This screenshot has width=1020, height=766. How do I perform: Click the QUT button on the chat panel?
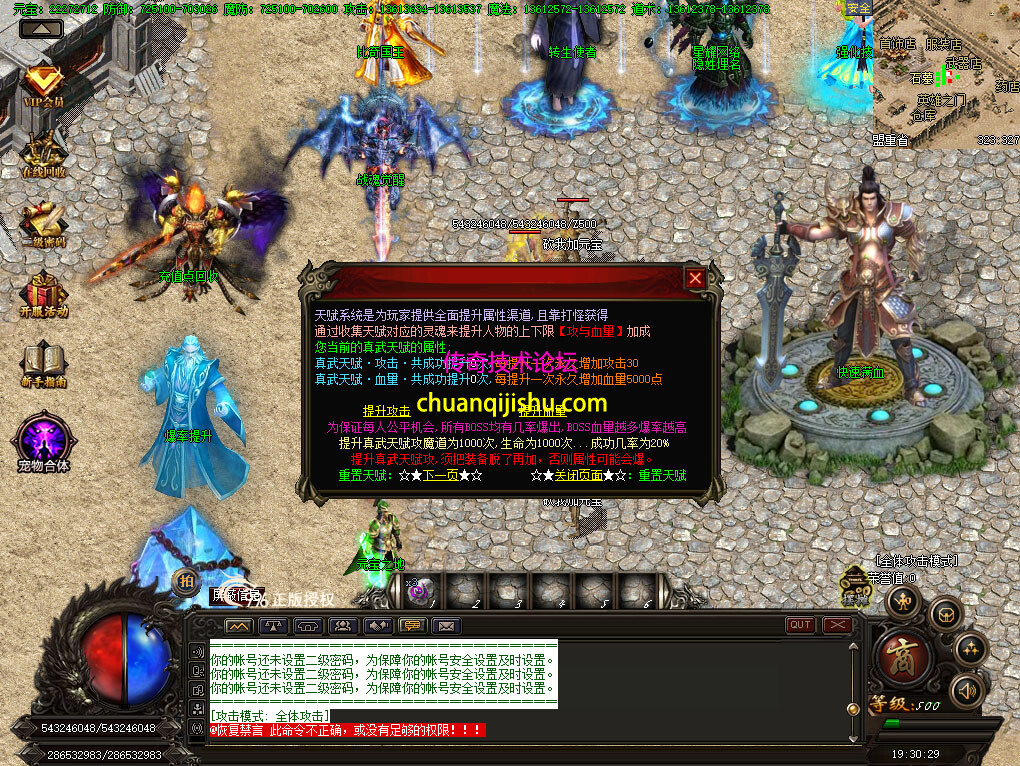pyautogui.click(x=800, y=625)
